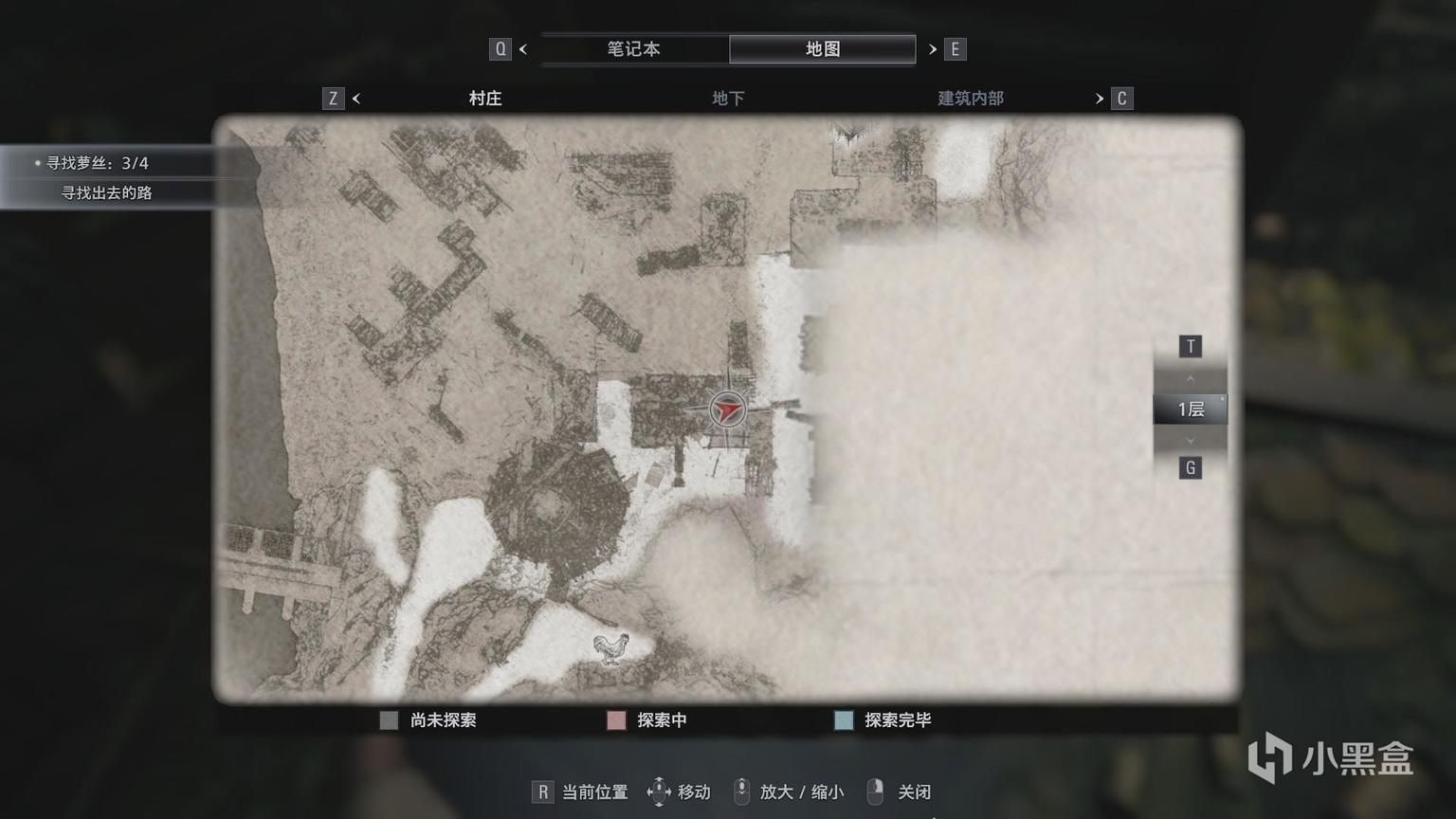Open the 地下 map section

727,98
